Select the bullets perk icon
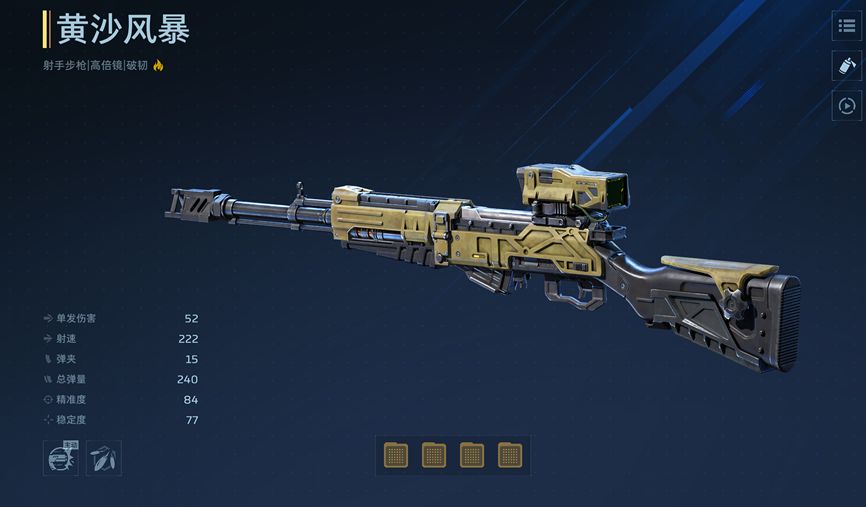 point(104,458)
